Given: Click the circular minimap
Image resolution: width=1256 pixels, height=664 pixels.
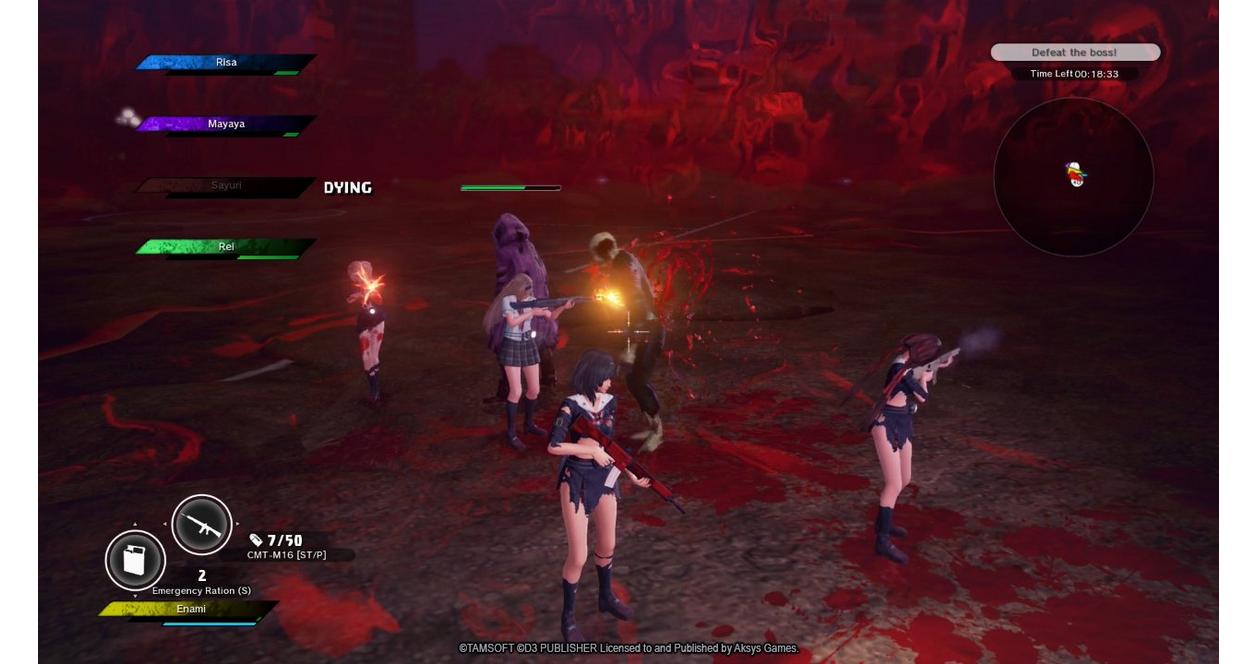Looking at the screenshot, I should [x=1073, y=177].
